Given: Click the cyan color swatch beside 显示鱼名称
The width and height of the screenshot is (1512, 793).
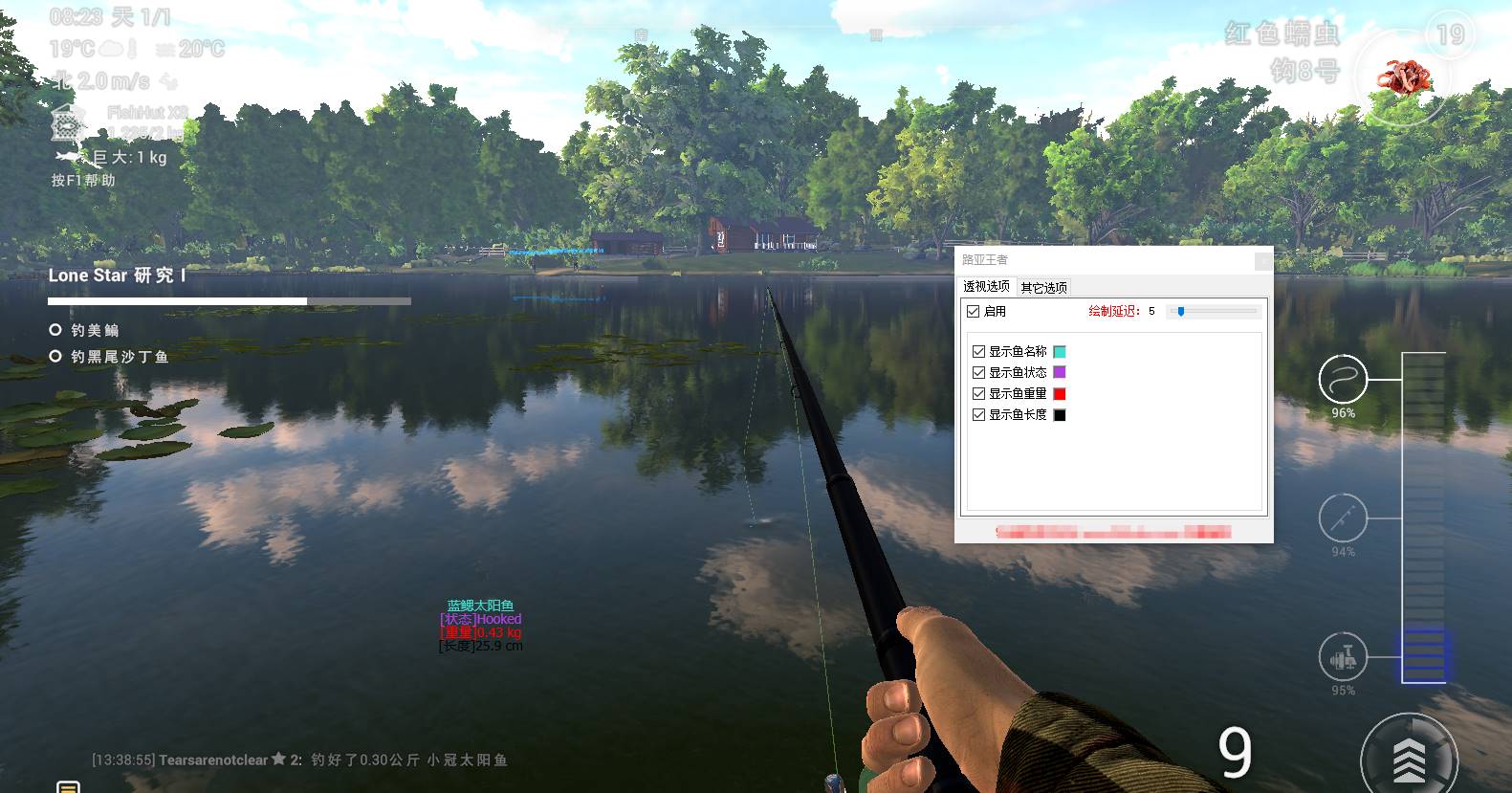Looking at the screenshot, I should pos(1059,351).
